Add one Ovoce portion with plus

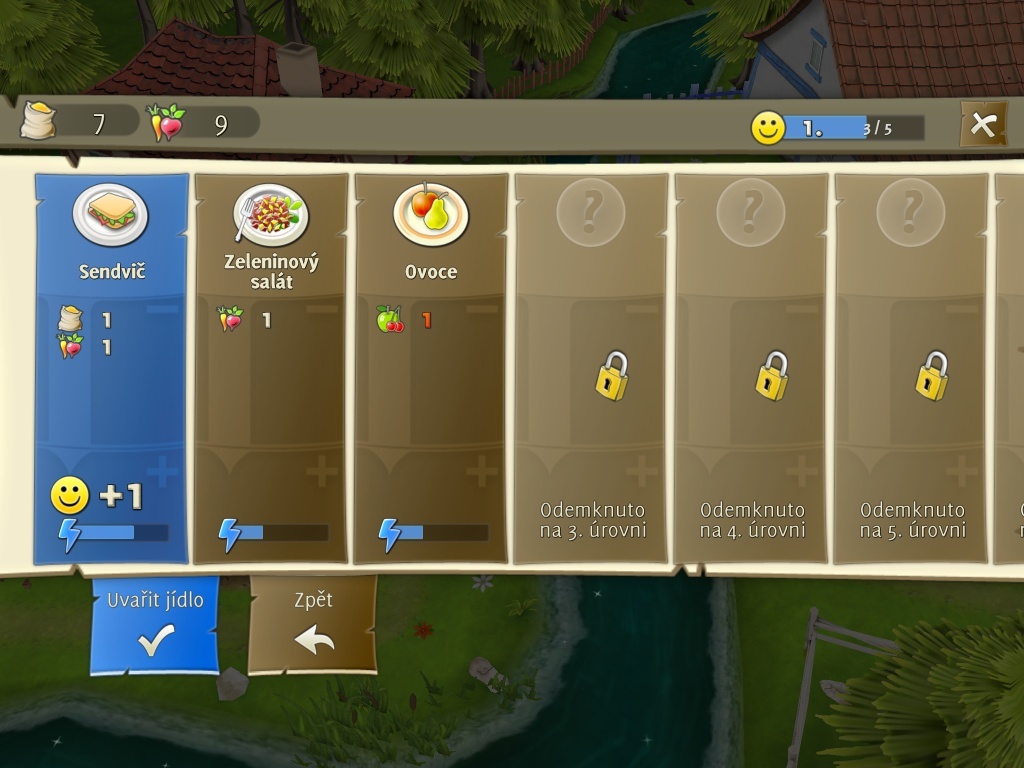click(482, 471)
